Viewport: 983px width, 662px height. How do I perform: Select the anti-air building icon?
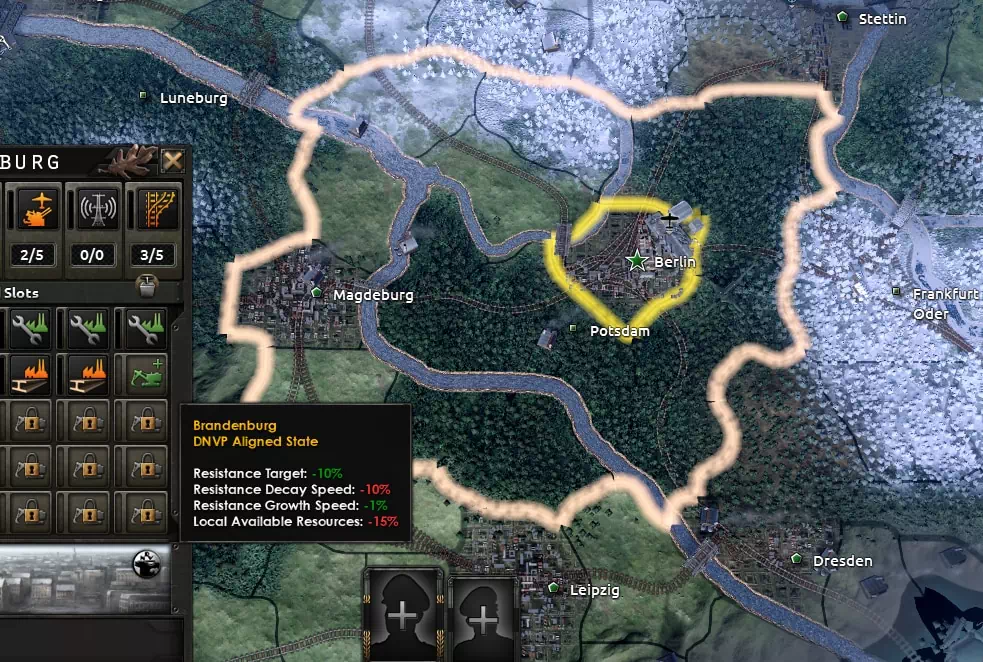[39, 209]
